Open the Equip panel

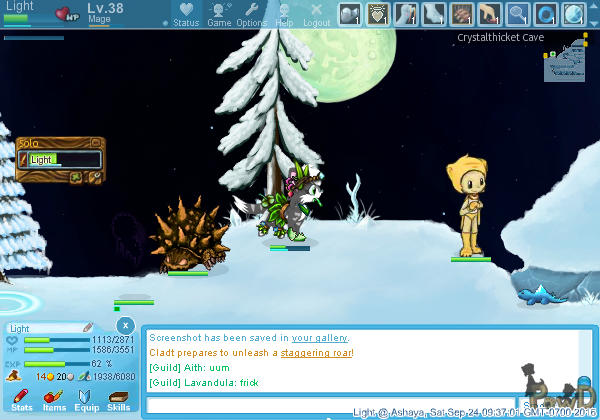86,401
